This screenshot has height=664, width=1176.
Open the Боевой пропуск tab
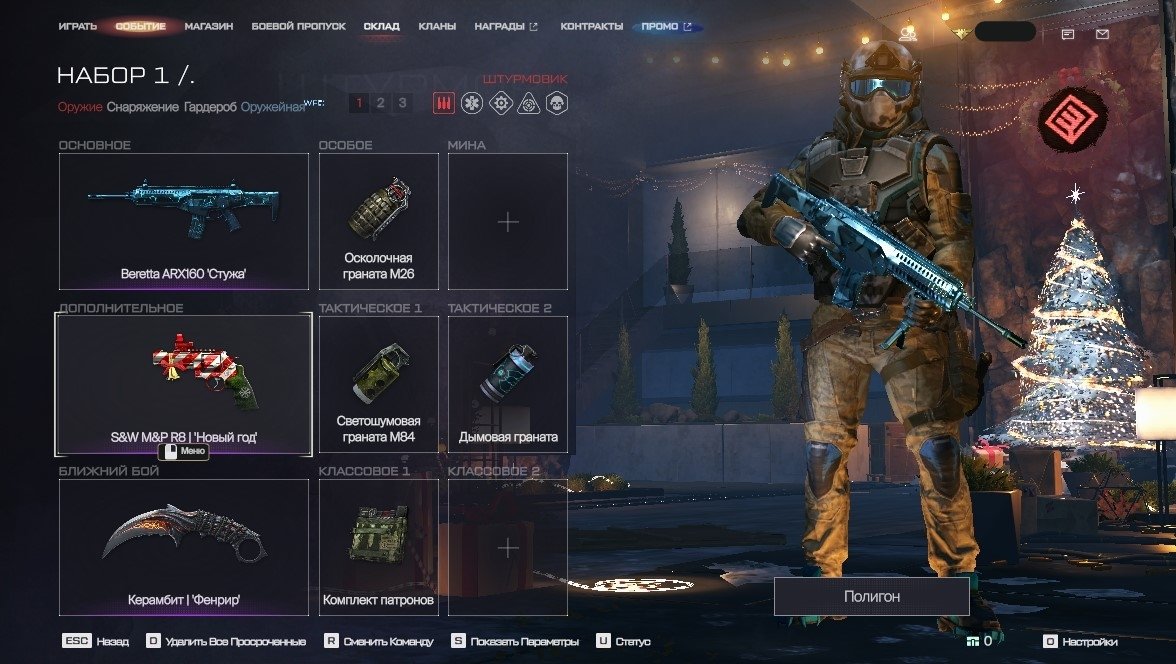(x=298, y=26)
